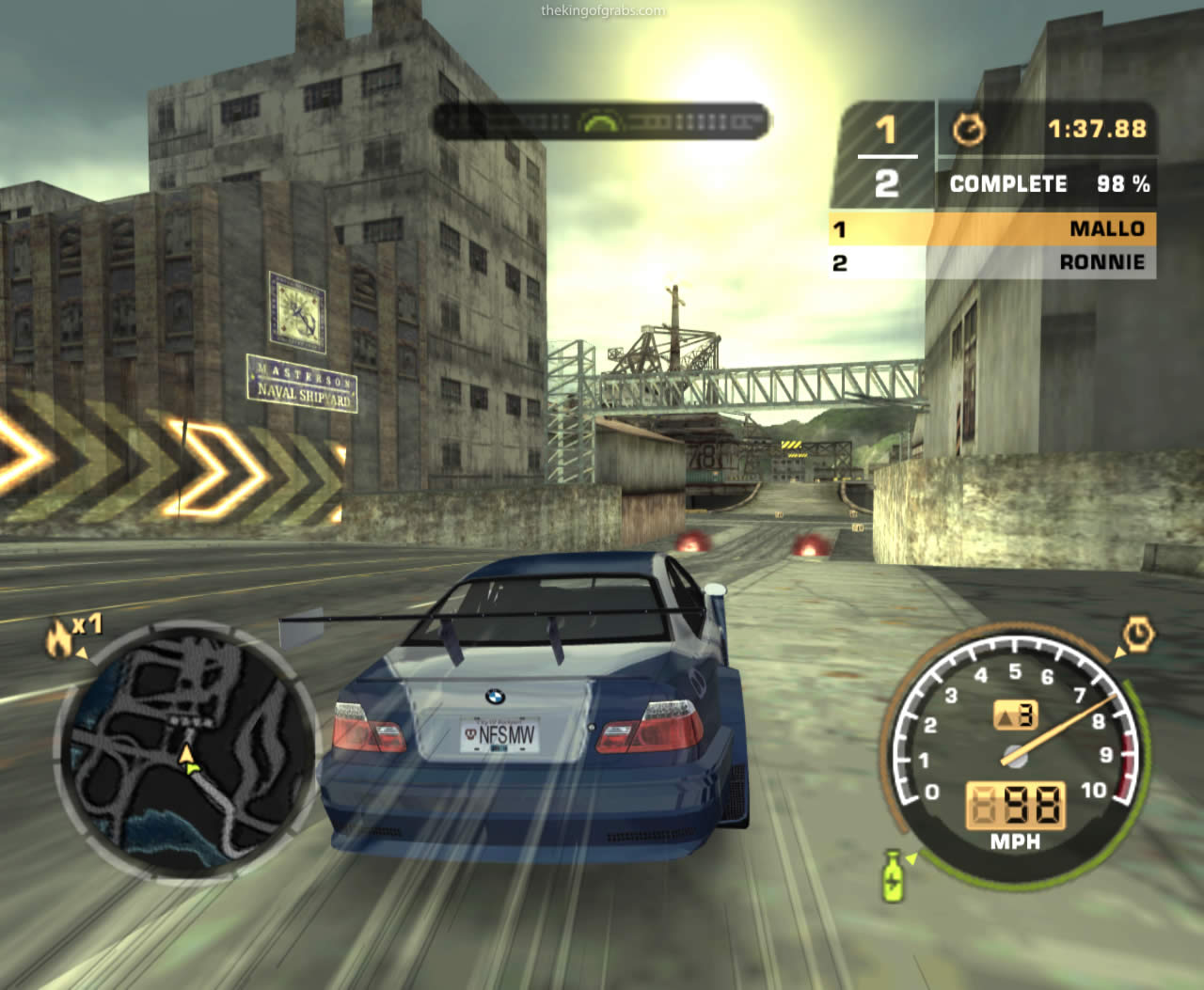
Task: Click the circular minimap
Action: [x=188, y=750]
